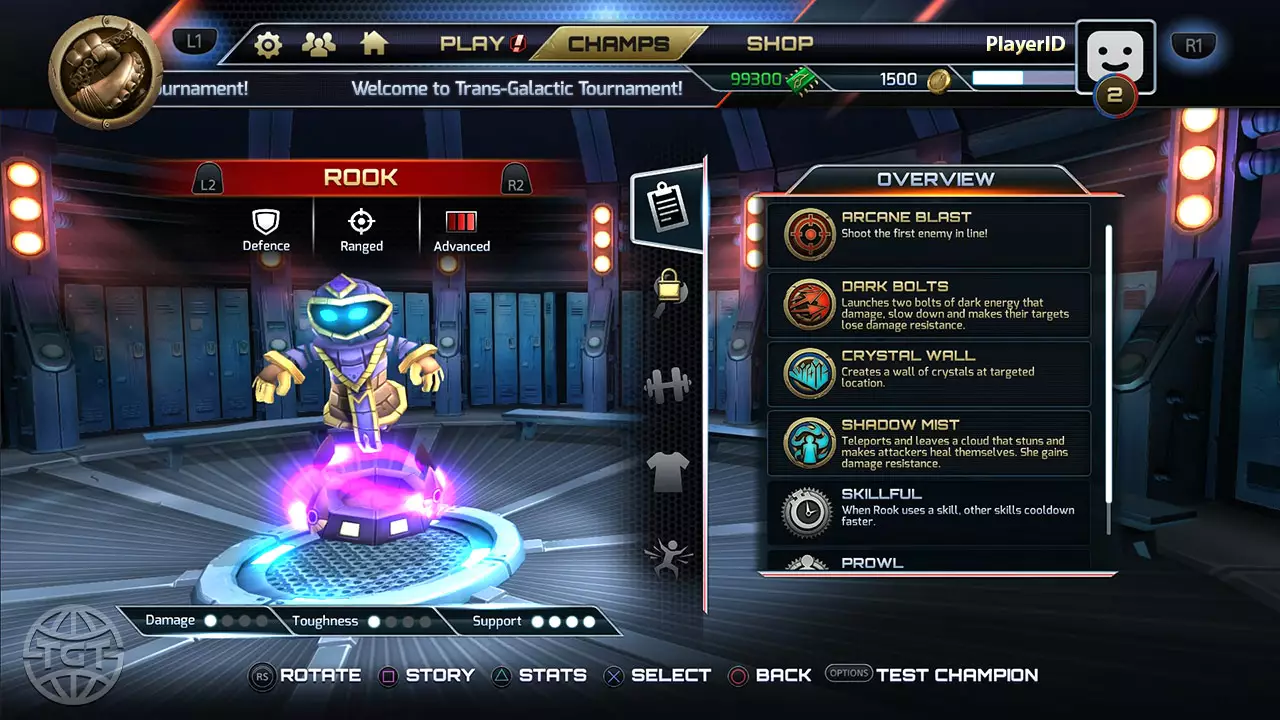The width and height of the screenshot is (1280, 720).
Task: Switch to the PLAY tab
Action: 482,43
